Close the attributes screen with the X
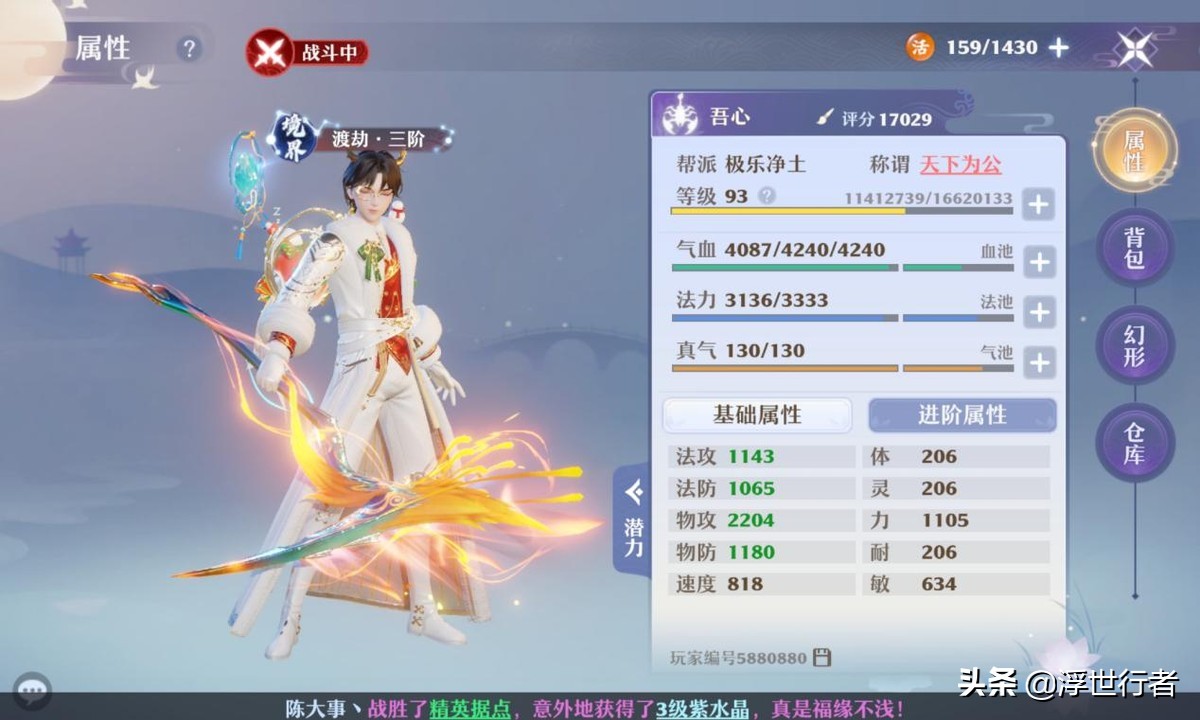The image size is (1200, 720). click(x=1136, y=48)
